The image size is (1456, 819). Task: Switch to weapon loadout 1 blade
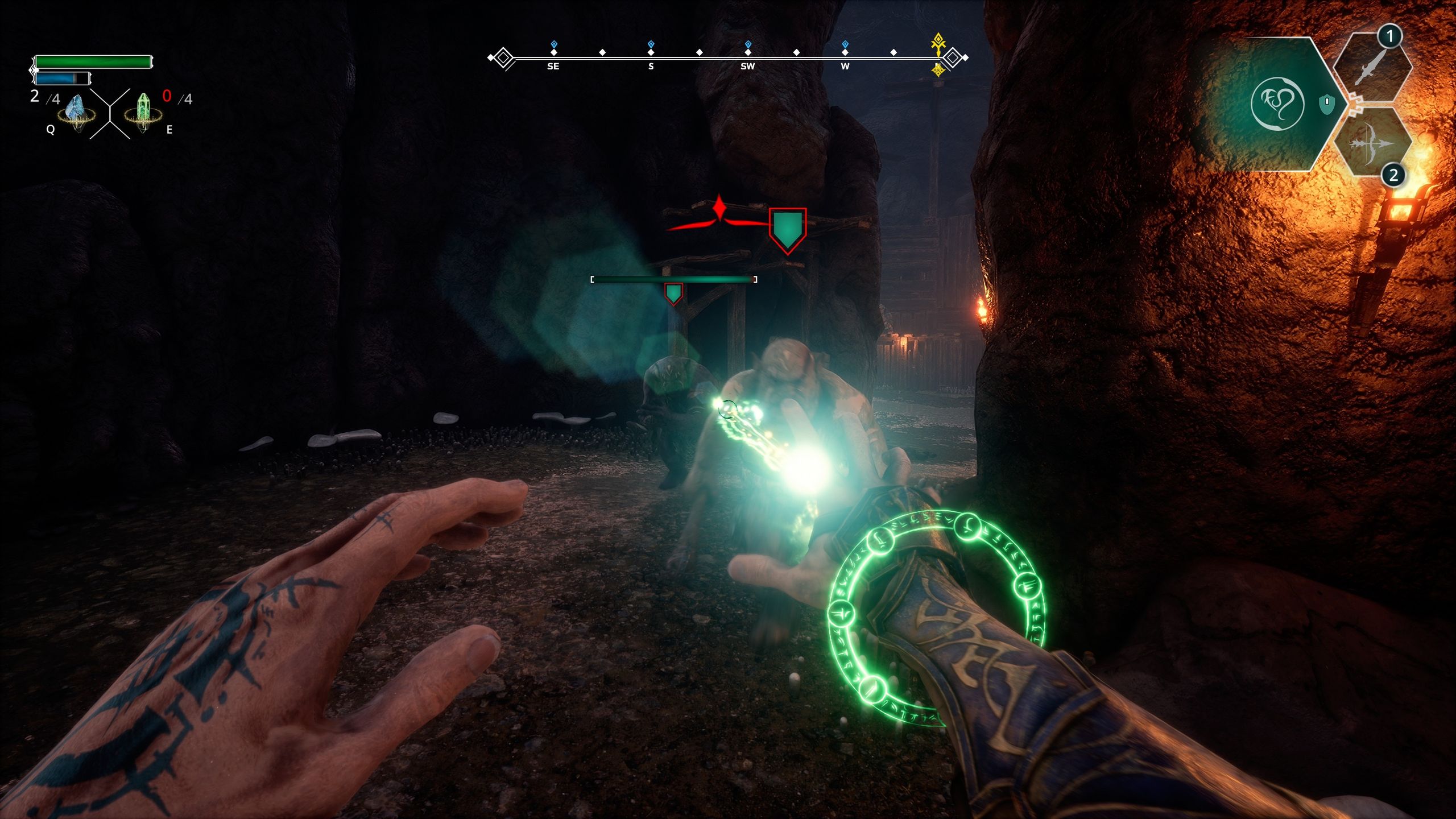tap(1372, 69)
